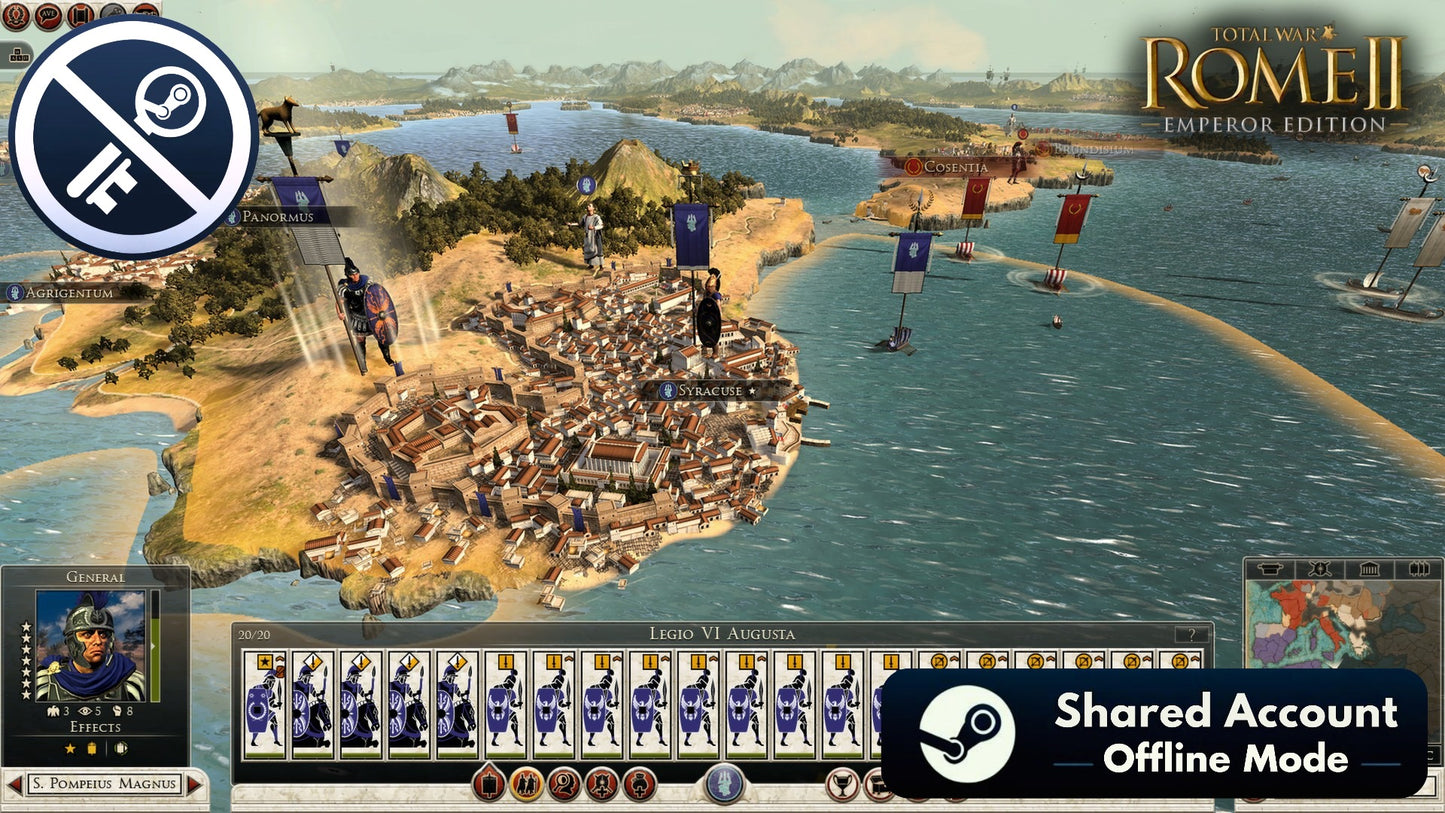Activate the gold two-soldiers recruitment button
Viewport: 1445px width, 813px height.
[x=526, y=783]
